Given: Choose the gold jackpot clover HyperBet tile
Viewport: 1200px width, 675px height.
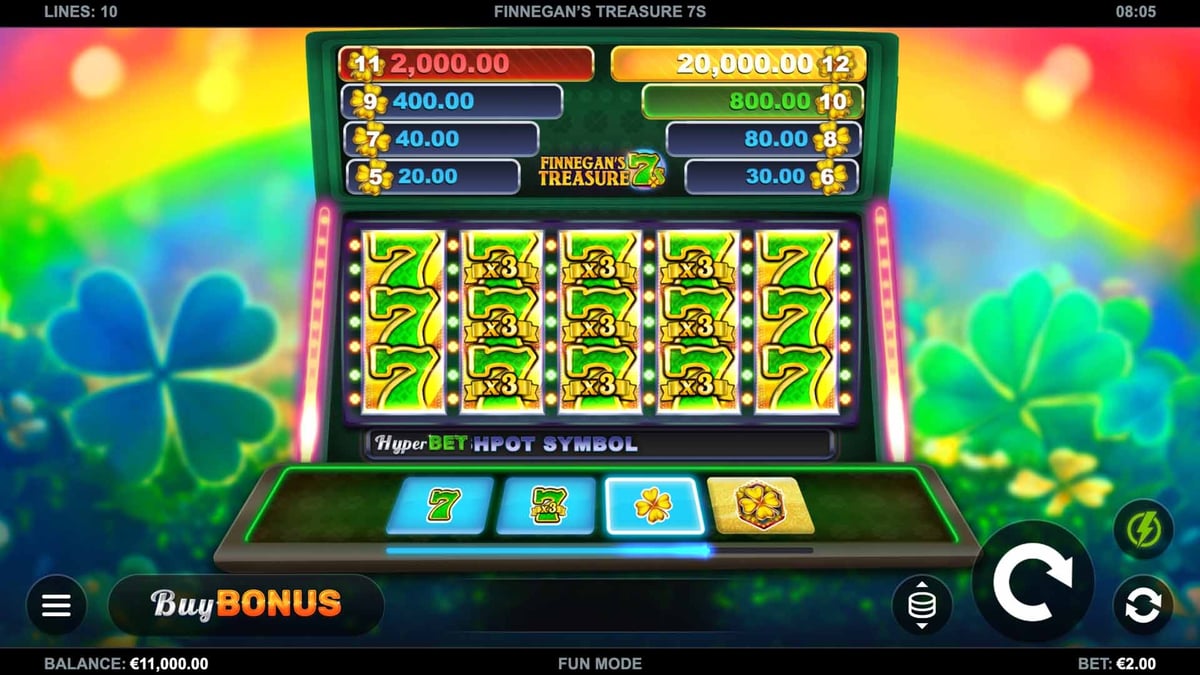Looking at the screenshot, I should [760, 506].
